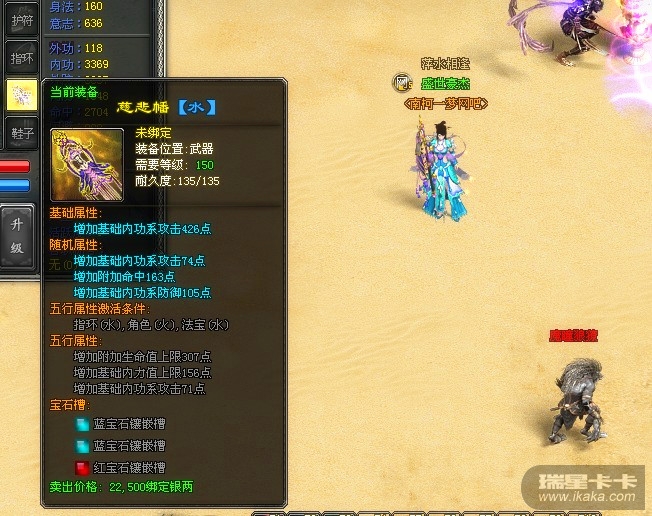Click the highlighted weapon equipment slot
The width and height of the screenshot is (652, 516).
pyautogui.click(x=22, y=94)
